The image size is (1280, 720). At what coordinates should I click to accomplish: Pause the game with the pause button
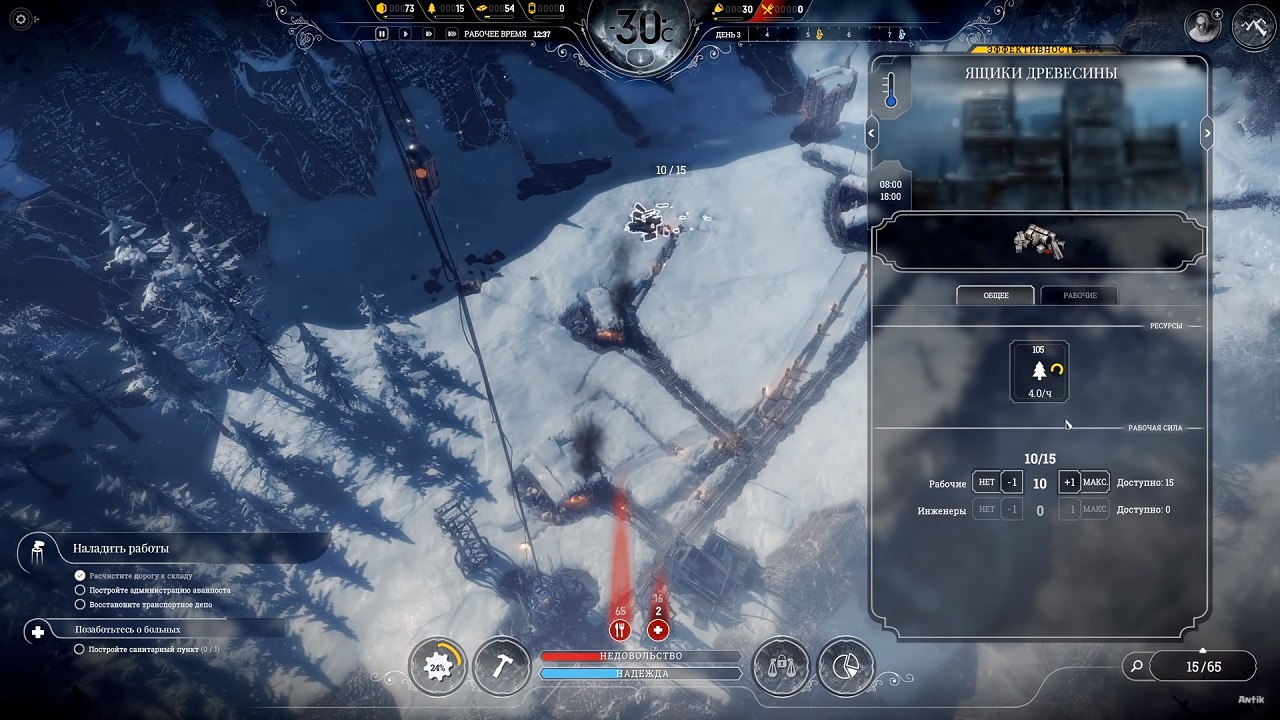coord(381,33)
